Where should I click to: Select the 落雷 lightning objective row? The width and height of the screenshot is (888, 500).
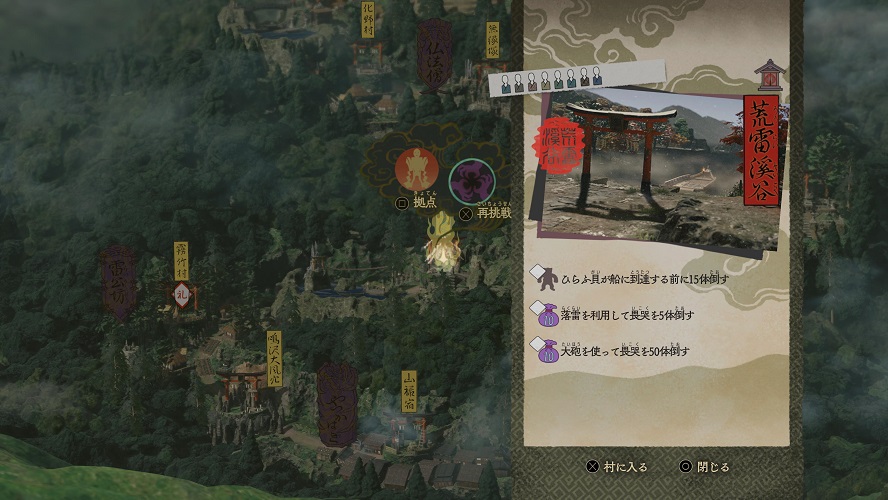[x=617, y=315]
